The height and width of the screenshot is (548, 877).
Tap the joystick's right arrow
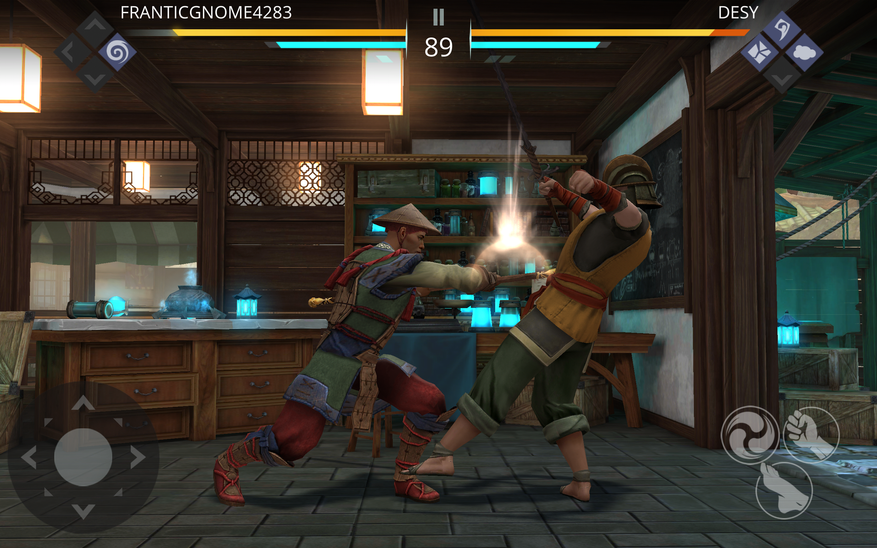click(137, 457)
